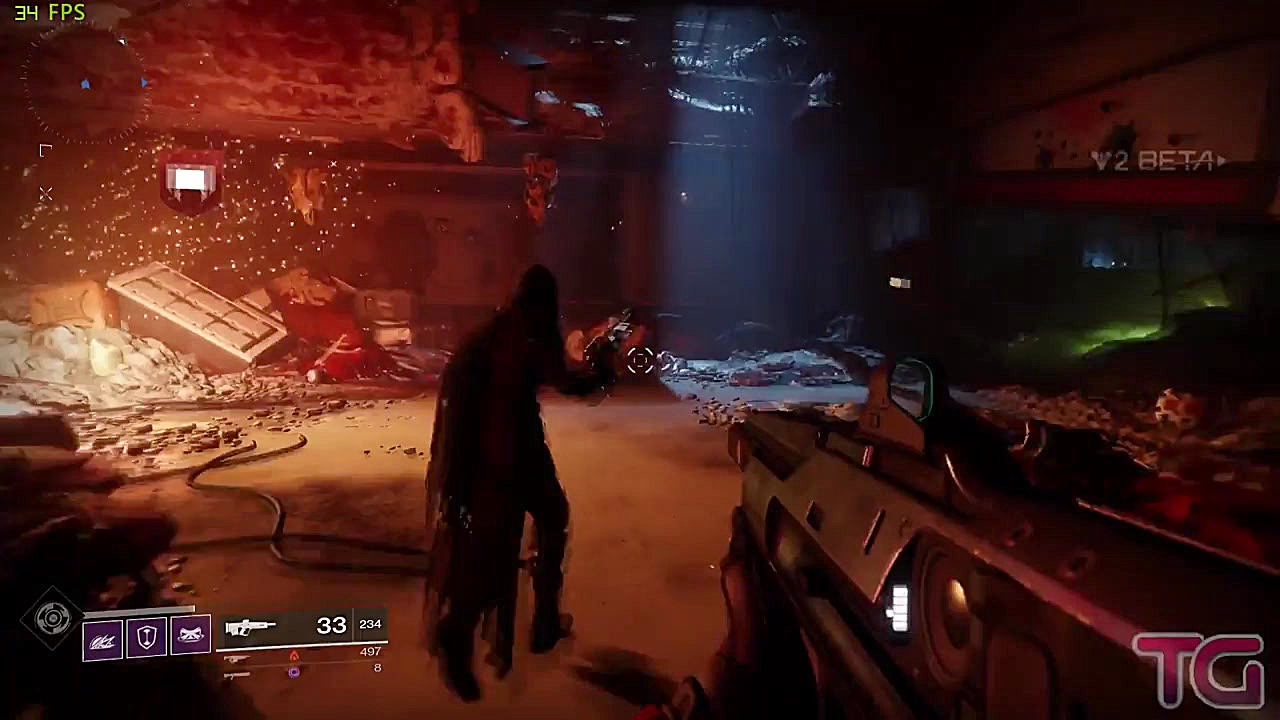Screen dimensions: 1280x720
Task: Click the sidearm secondary weapon icon
Action: pos(237,659)
